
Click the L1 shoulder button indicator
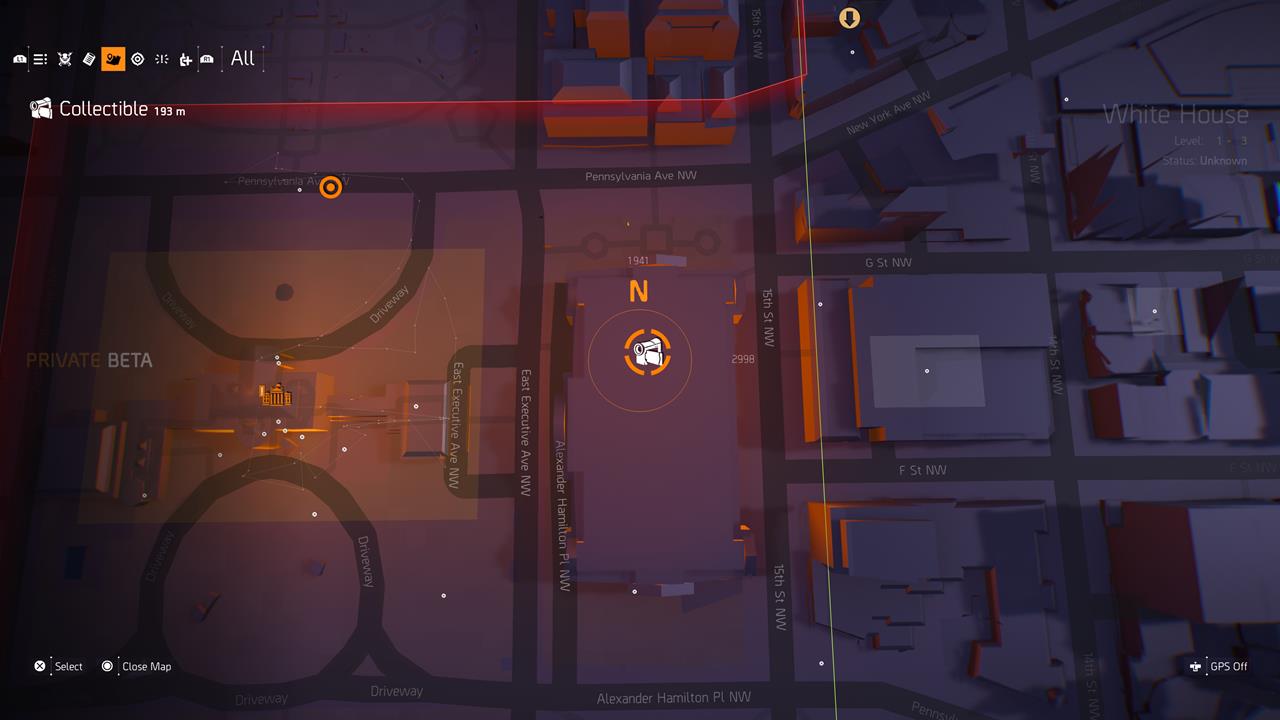(20, 58)
